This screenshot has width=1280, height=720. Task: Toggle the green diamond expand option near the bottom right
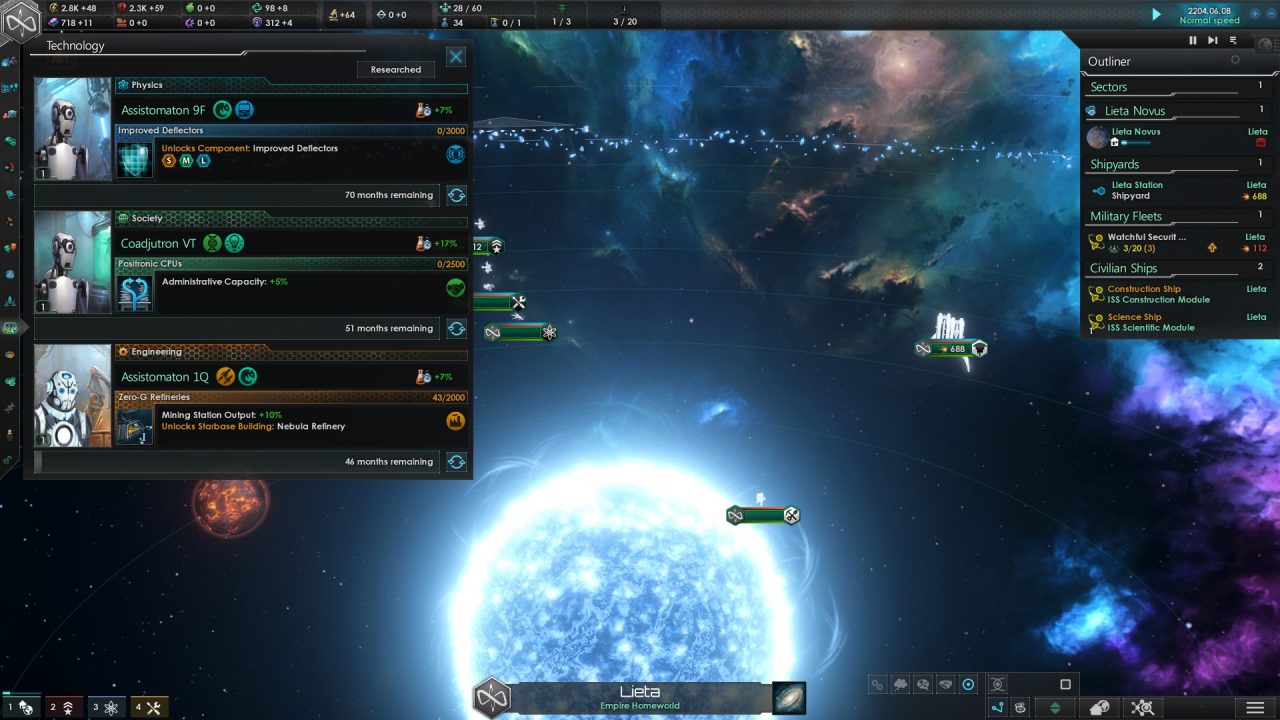[1054, 706]
